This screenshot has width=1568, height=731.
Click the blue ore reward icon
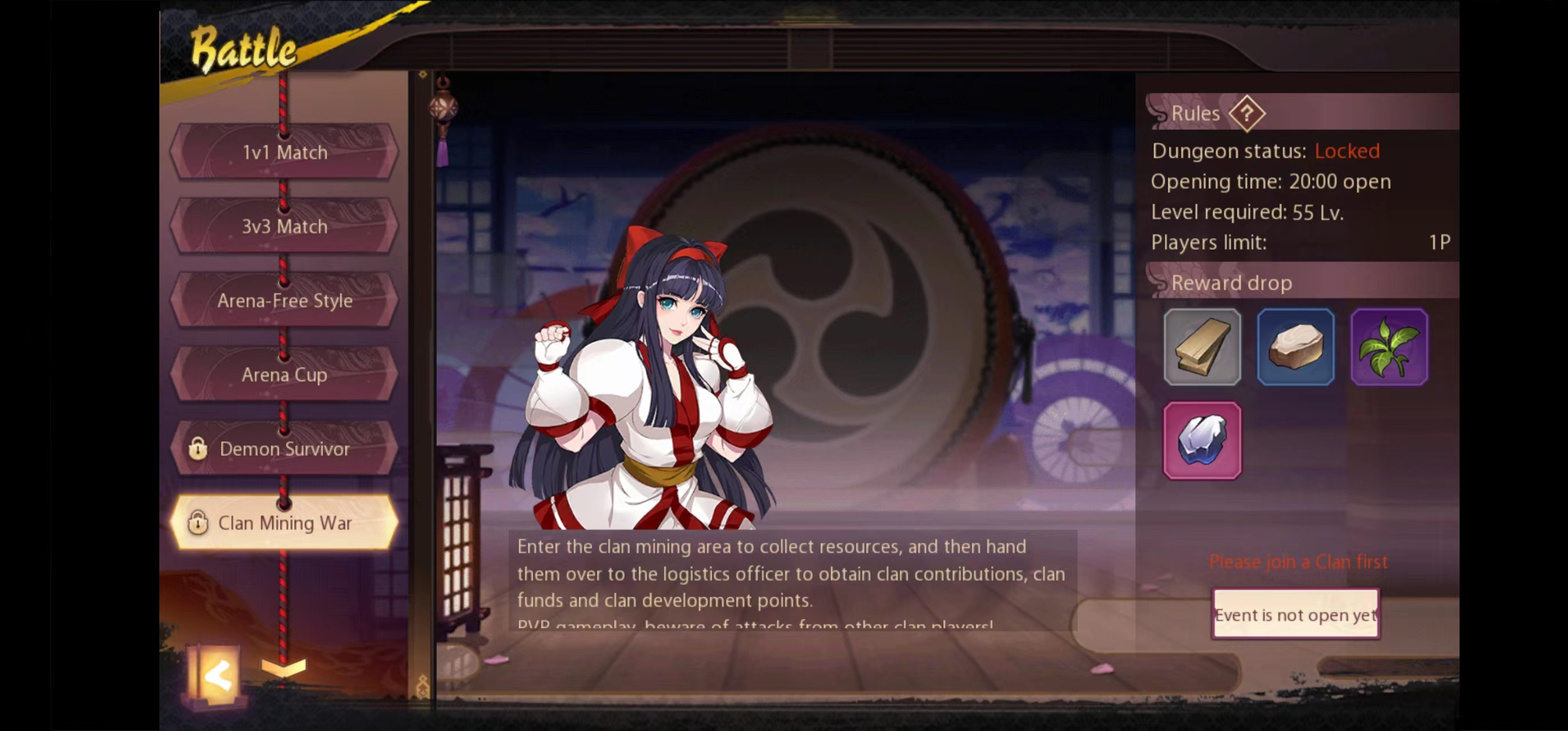coord(1203,440)
